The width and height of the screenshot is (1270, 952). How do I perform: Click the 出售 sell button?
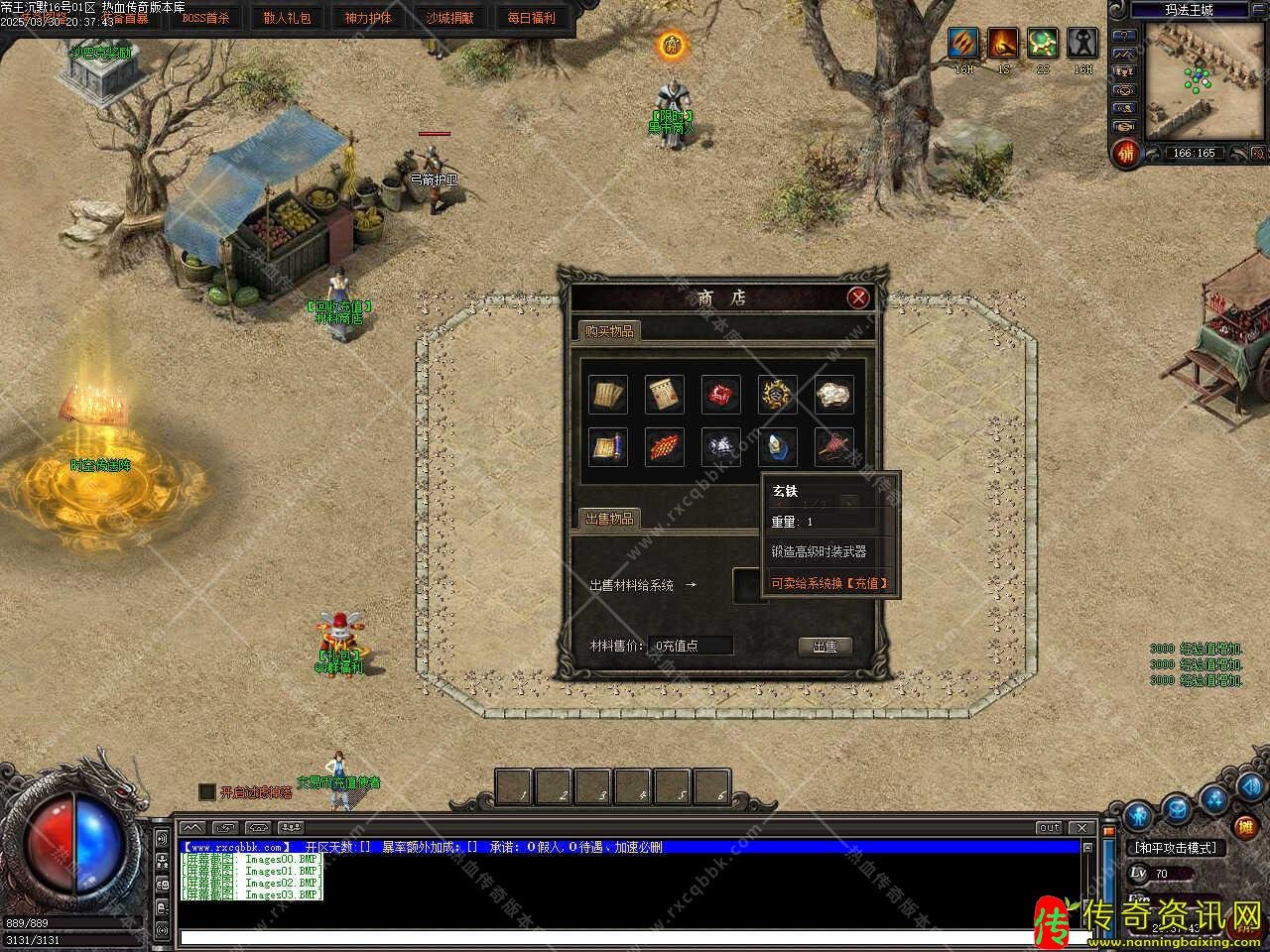(x=825, y=646)
